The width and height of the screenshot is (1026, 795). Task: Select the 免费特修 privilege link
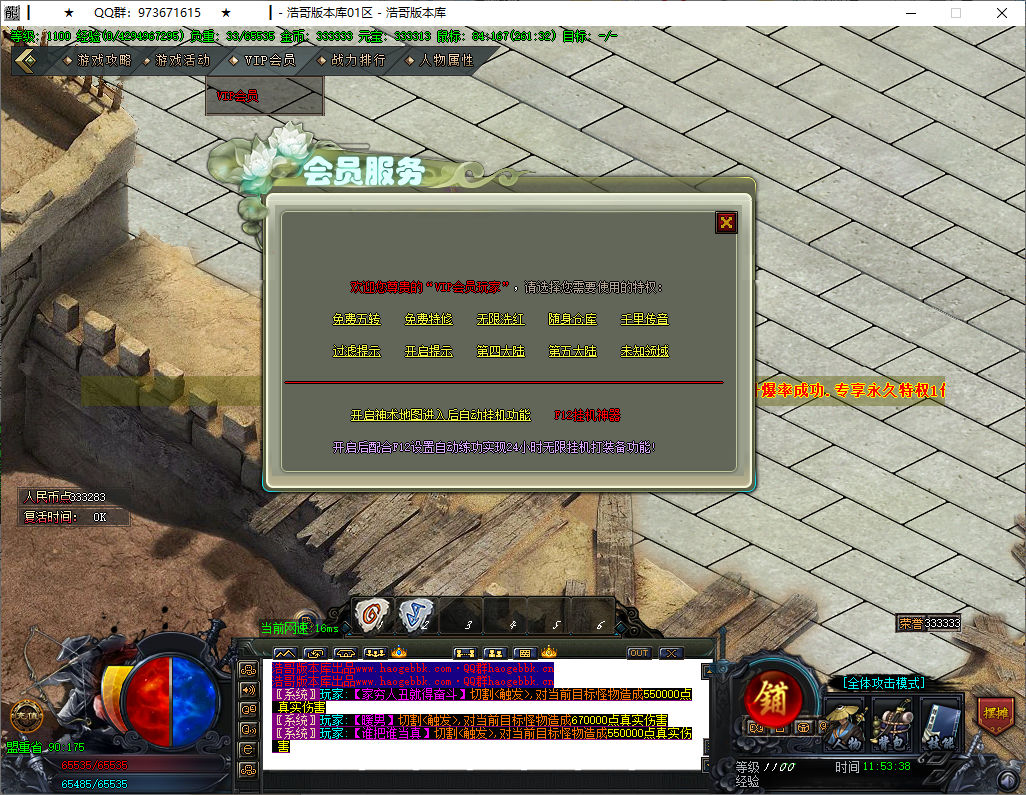(x=428, y=319)
